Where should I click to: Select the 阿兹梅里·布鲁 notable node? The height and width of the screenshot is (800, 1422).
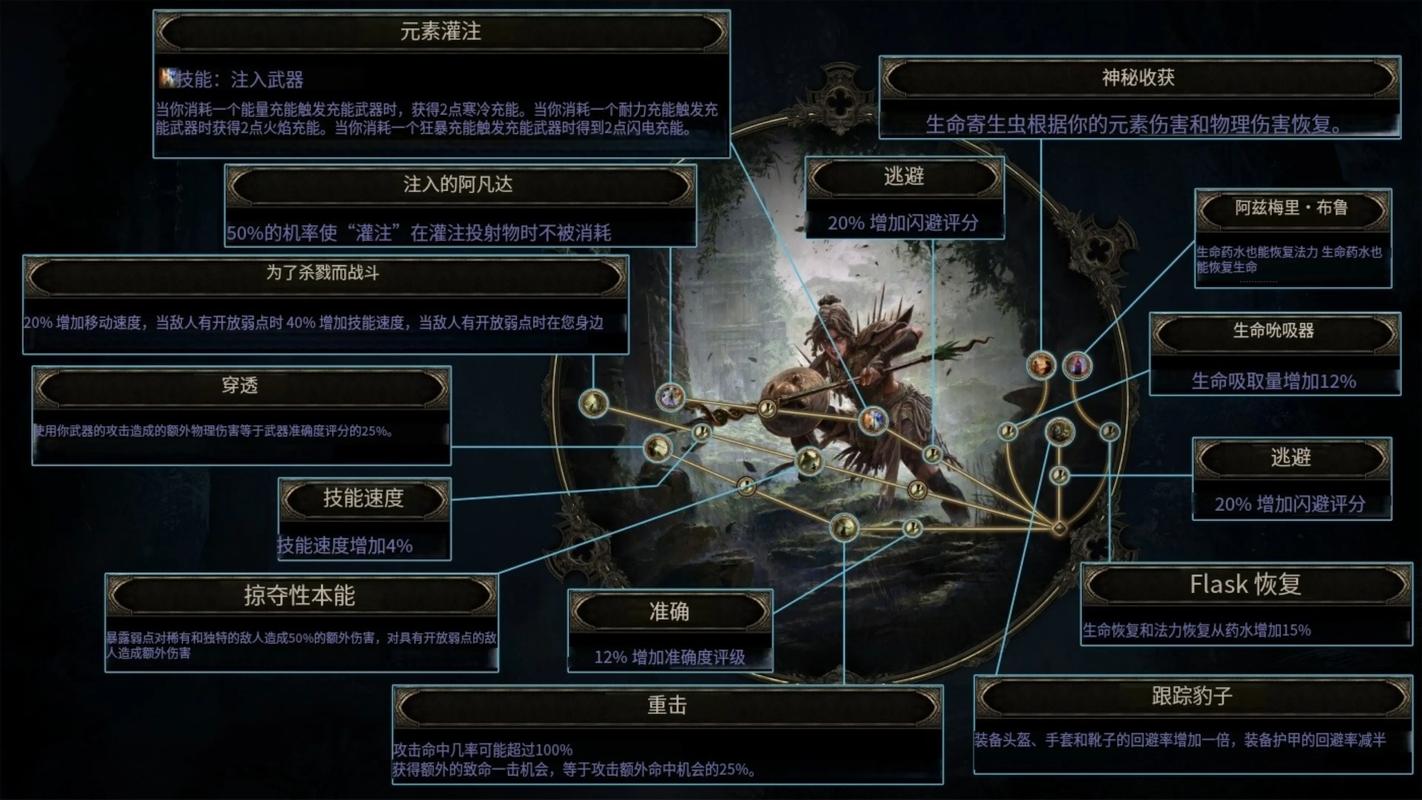(1076, 366)
